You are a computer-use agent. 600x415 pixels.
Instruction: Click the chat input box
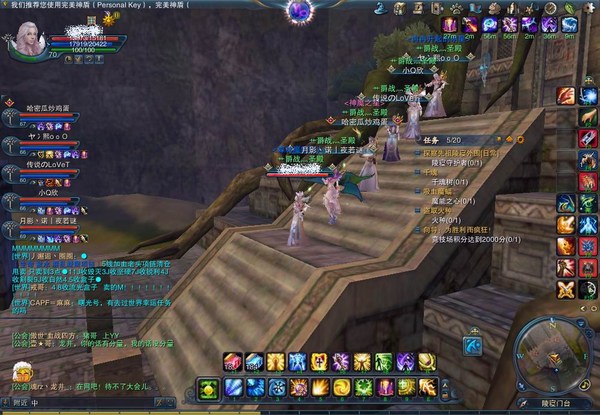pos(100,404)
